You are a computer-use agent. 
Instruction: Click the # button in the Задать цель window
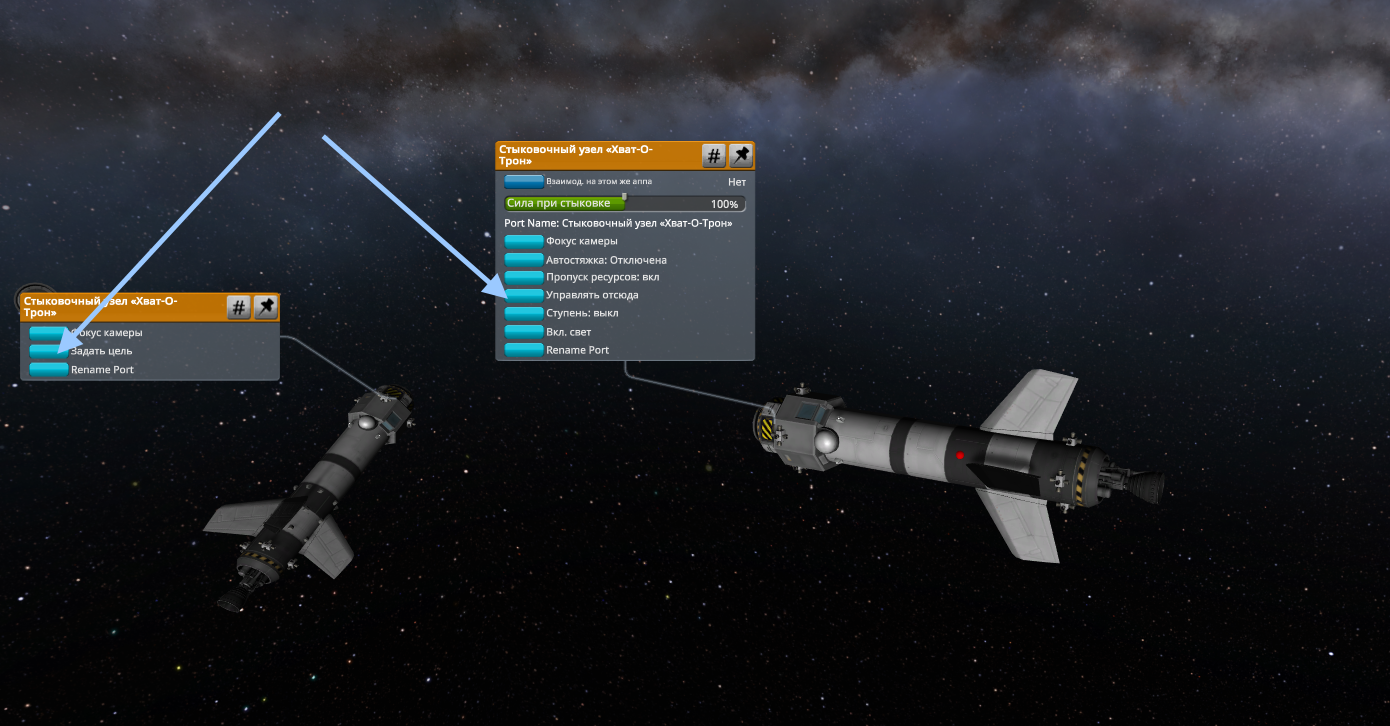click(x=239, y=307)
